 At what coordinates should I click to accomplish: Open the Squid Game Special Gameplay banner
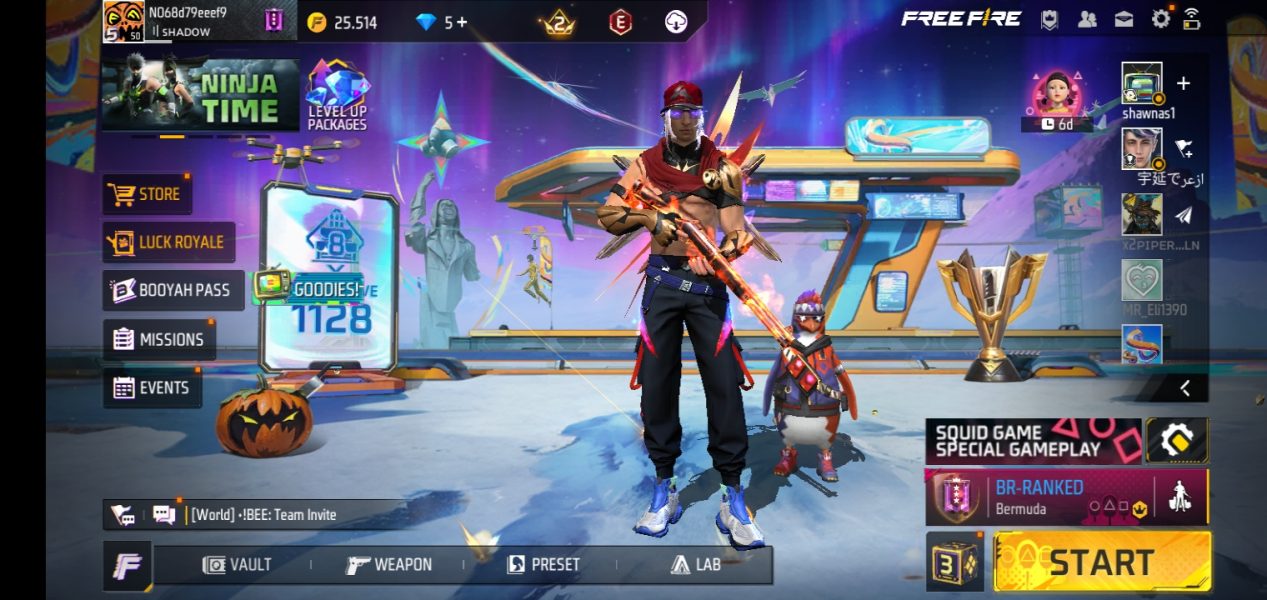pyautogui.click(x=1032, y=441)
